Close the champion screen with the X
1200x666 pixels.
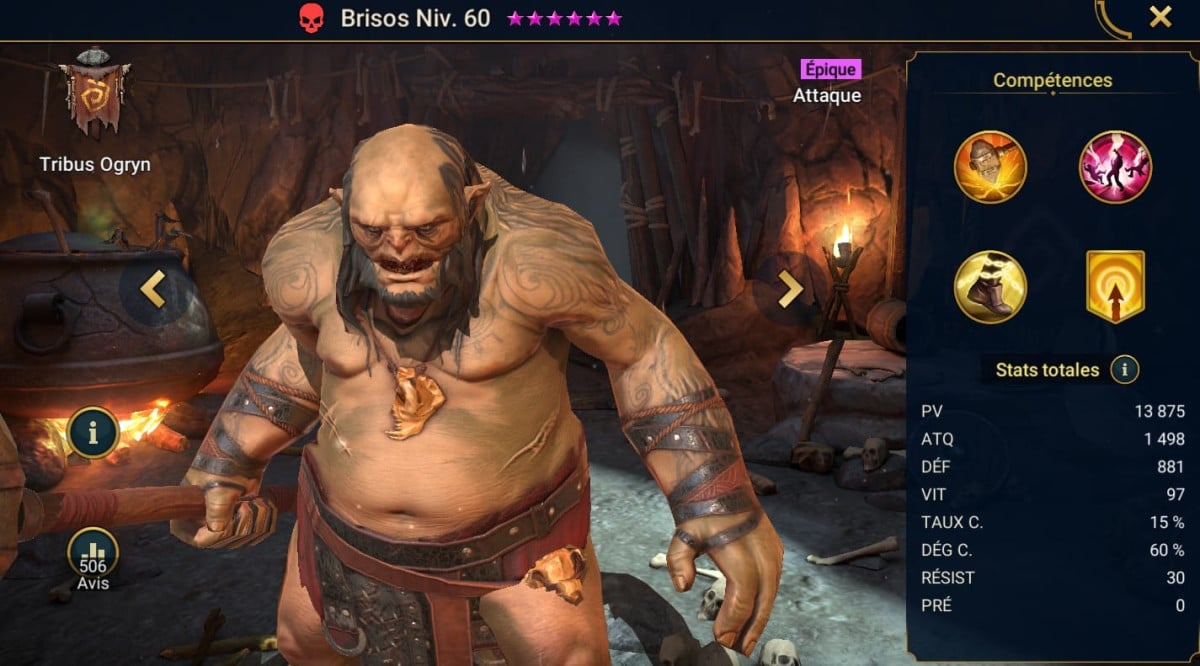click(x=1160, y=17)
